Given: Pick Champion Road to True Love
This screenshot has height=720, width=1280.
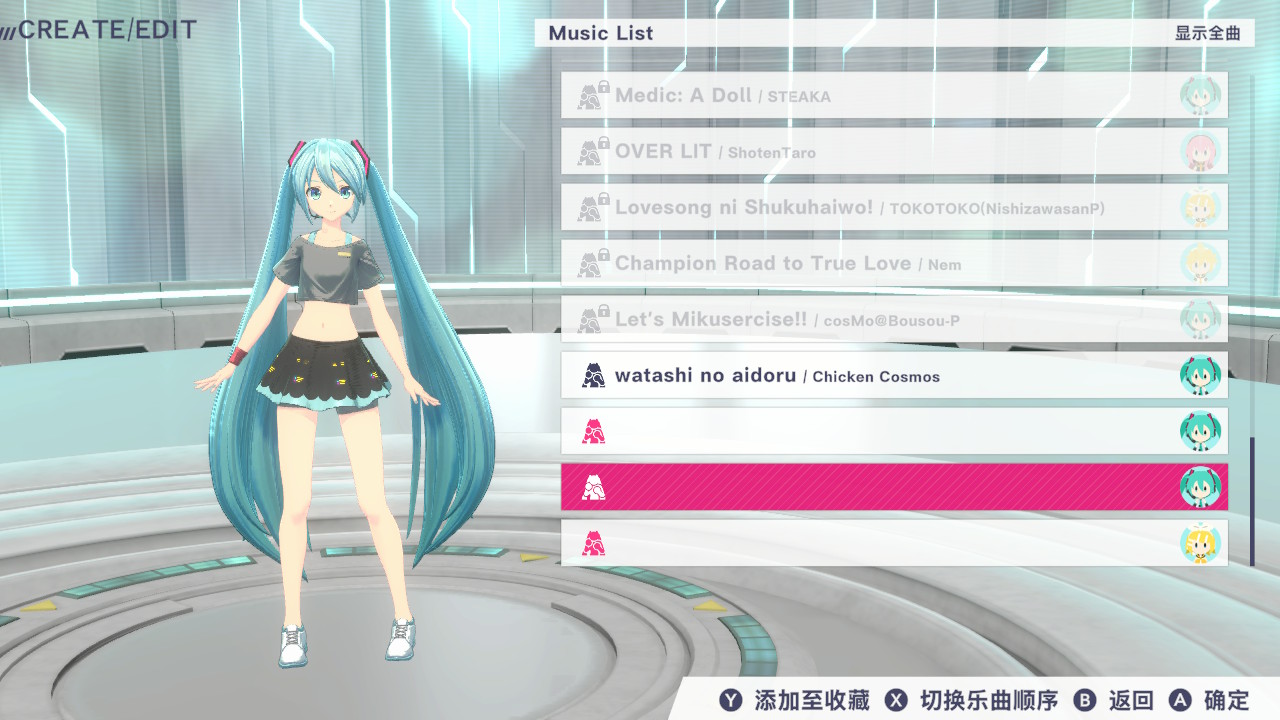Looking at the screenshot, I should 893,264.
